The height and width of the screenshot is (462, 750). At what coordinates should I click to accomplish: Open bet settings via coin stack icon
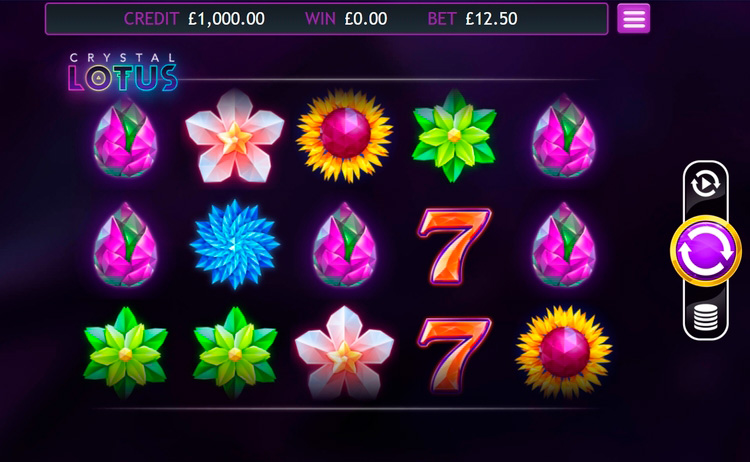[x=705, y=319]
